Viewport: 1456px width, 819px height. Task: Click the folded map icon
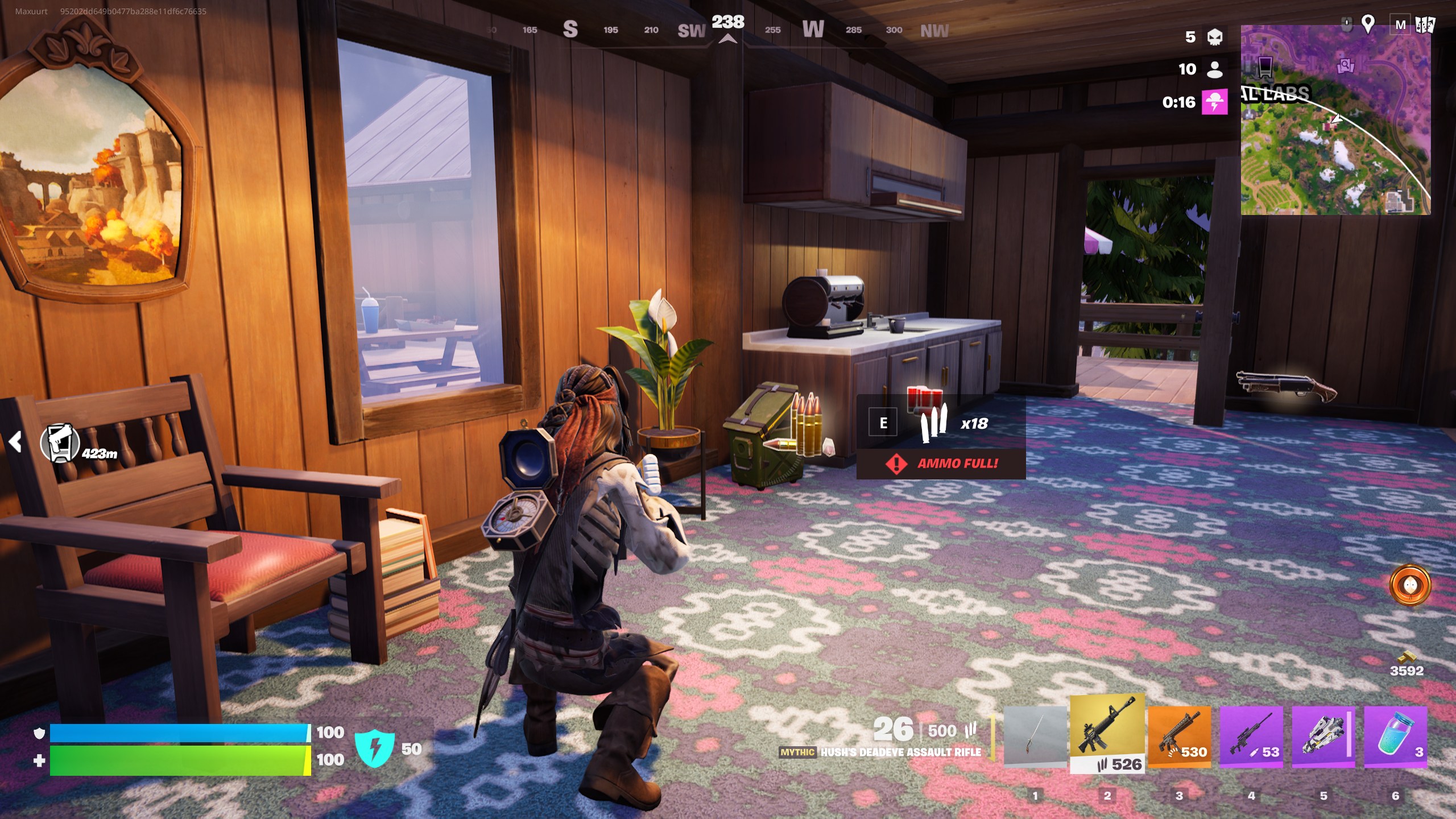[x=1425, y=25]
